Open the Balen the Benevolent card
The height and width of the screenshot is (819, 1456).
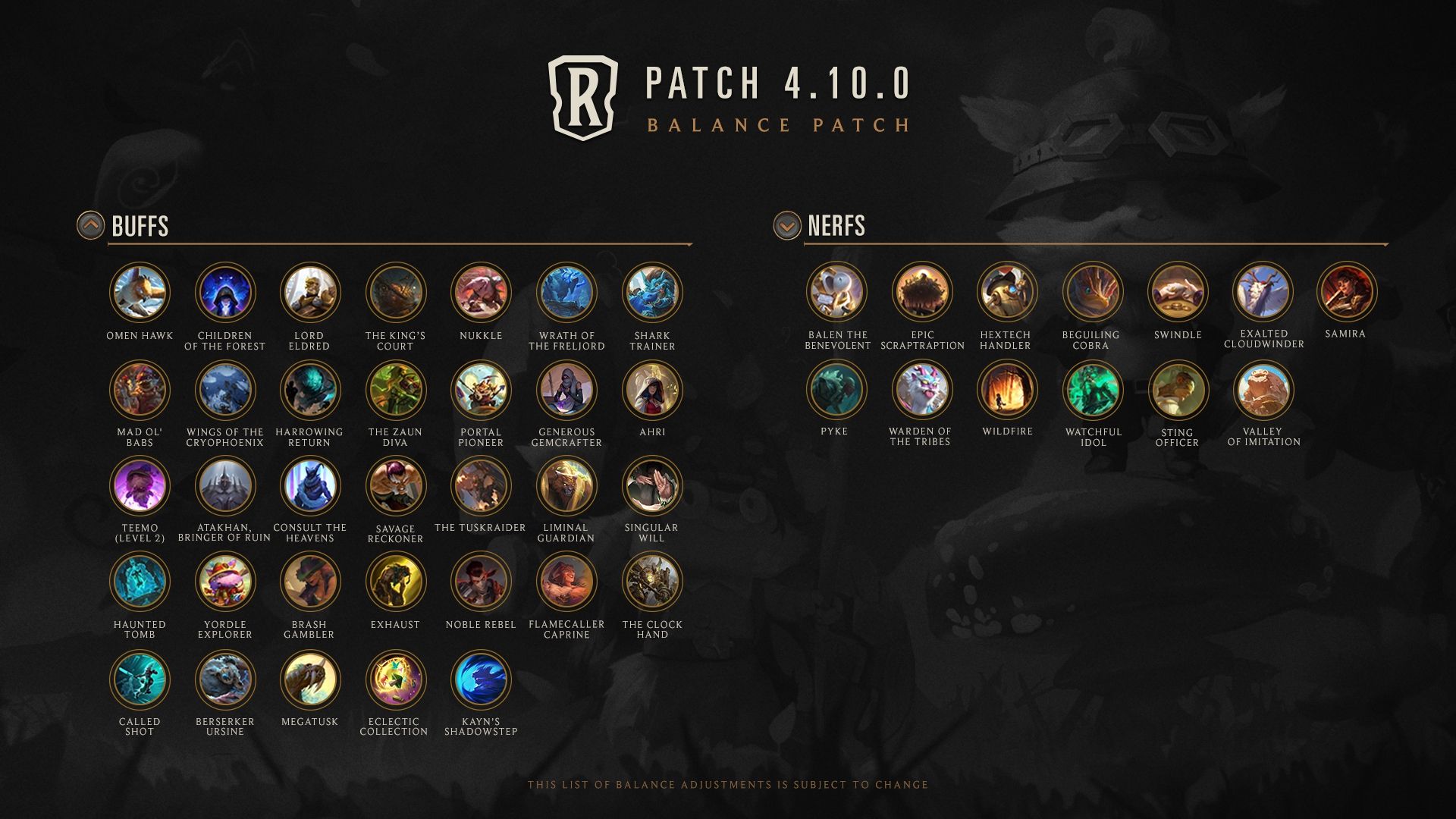(x=837, y=292)
